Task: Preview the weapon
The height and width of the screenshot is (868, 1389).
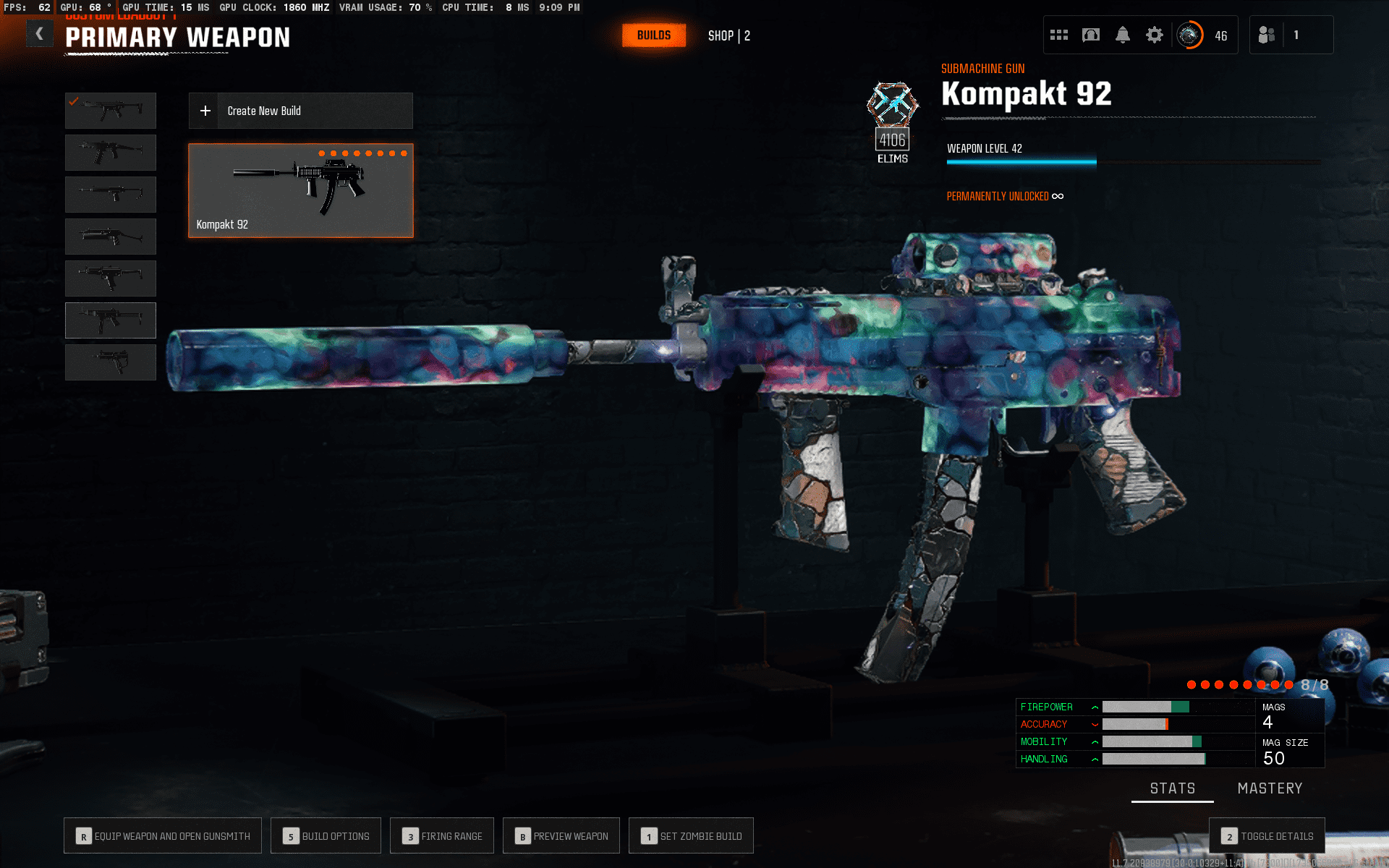Action: (561, 836)
